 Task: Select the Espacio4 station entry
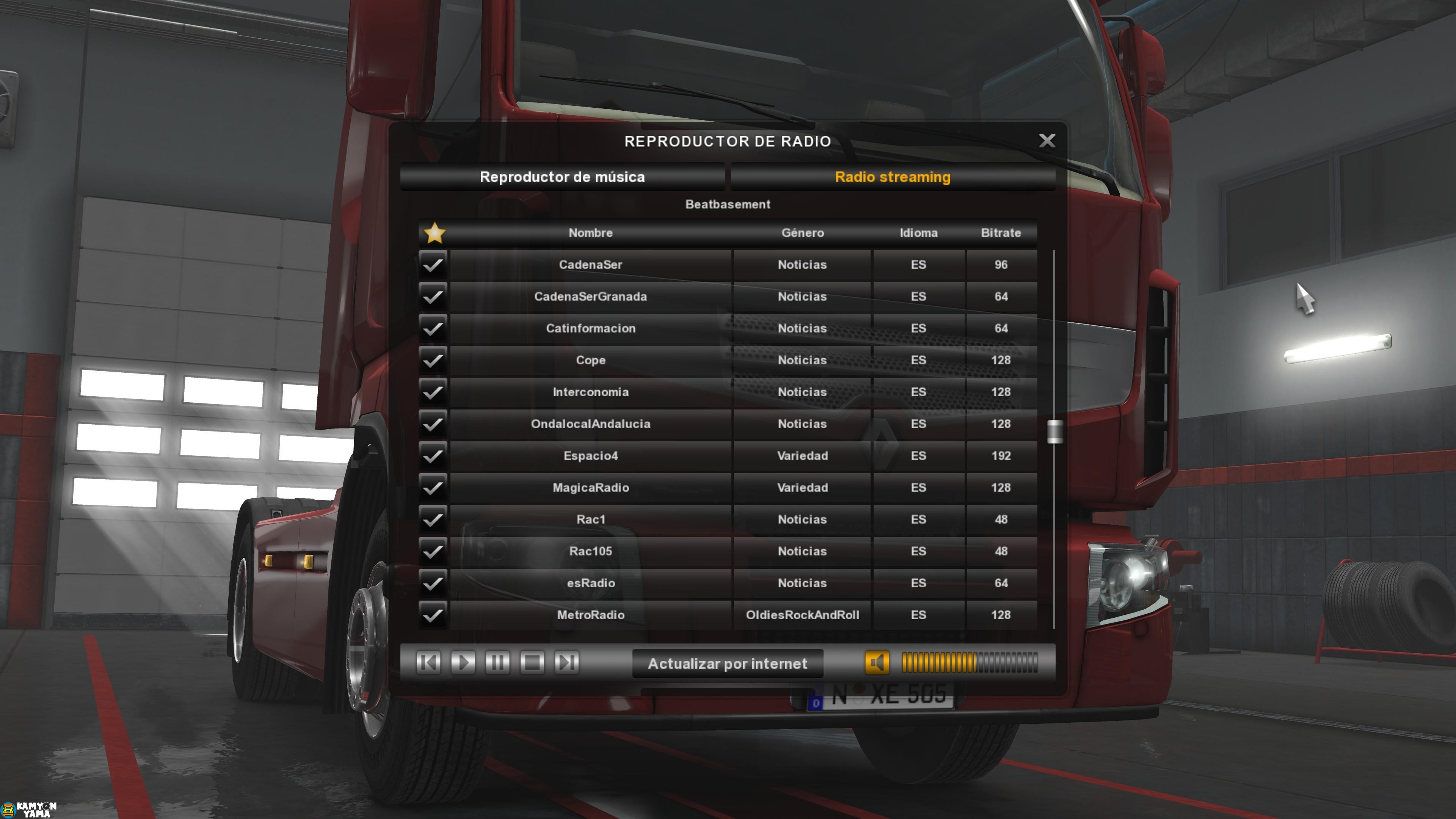click(591, 456)
